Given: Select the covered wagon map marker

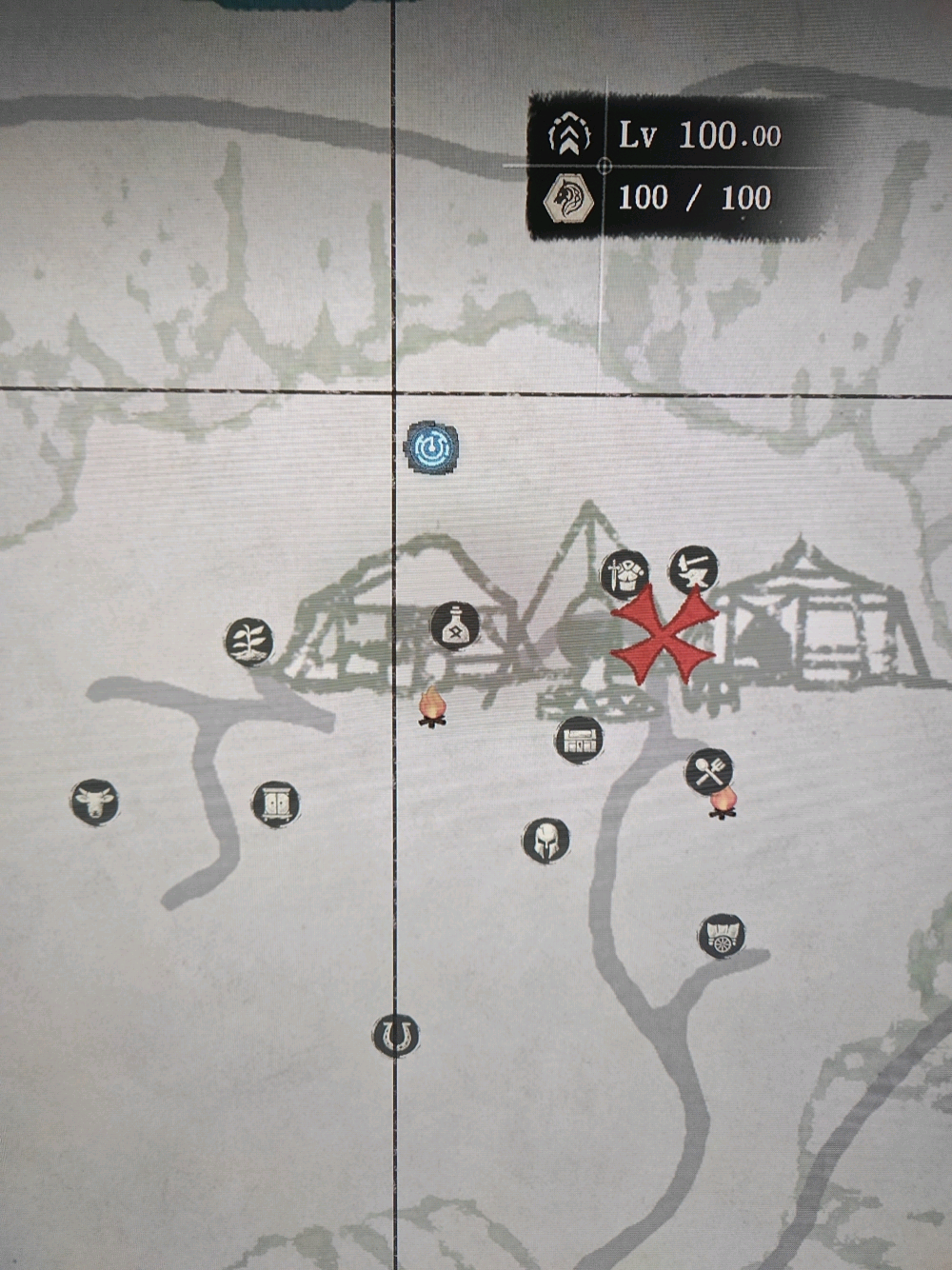Looking at the screenshot, I should tap(722, 936).
